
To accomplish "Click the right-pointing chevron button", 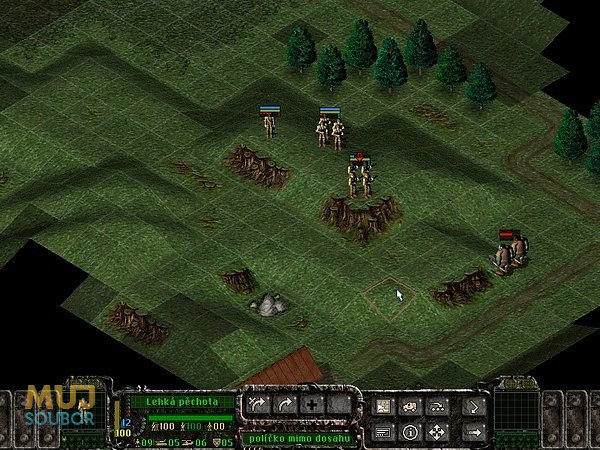I will point(474,406).
